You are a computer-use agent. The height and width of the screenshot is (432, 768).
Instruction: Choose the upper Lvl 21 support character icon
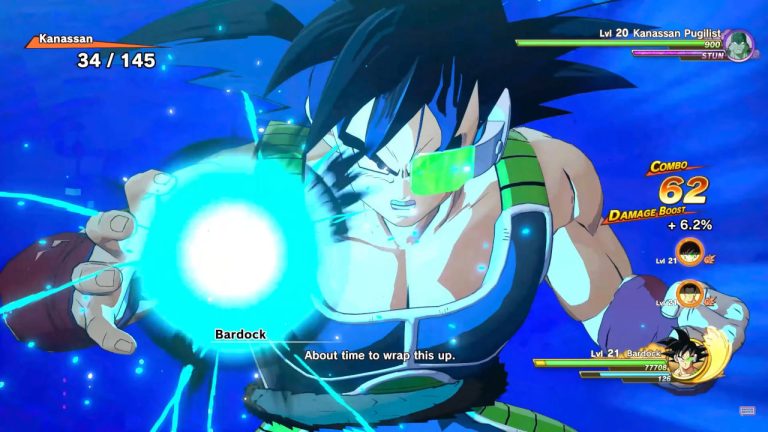[689, 253]
